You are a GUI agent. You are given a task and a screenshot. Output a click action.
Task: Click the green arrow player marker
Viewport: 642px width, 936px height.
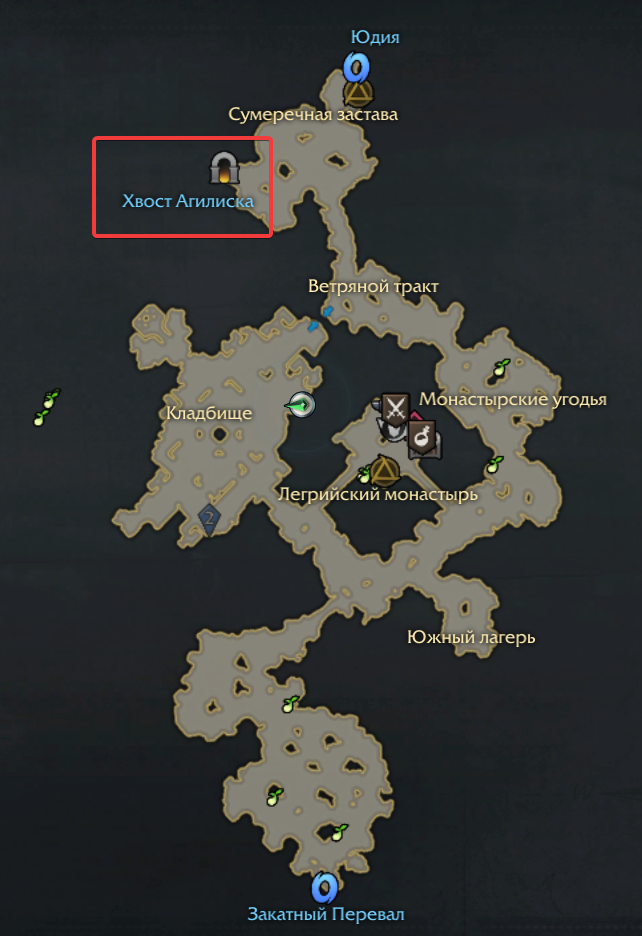coord(300,405)
